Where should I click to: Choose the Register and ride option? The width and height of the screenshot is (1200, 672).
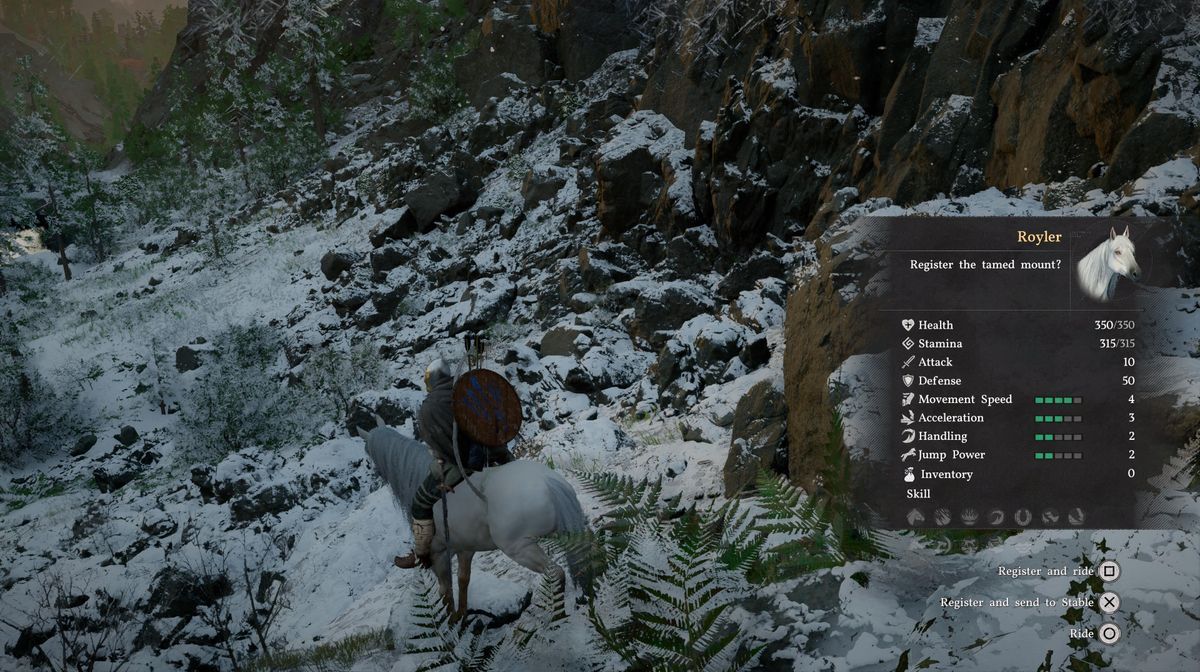[x=1109, y=571]
